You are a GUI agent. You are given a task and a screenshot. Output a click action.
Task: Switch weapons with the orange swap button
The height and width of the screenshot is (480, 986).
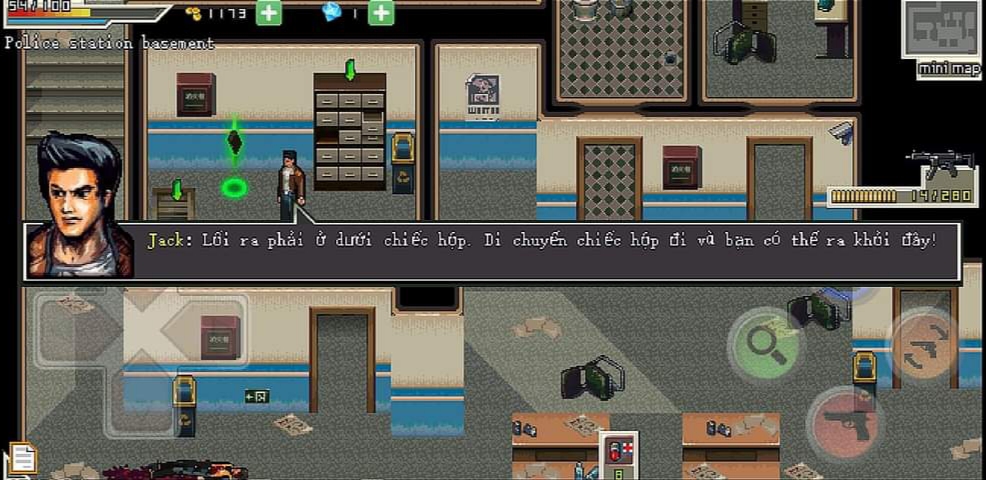click(922, 345)
